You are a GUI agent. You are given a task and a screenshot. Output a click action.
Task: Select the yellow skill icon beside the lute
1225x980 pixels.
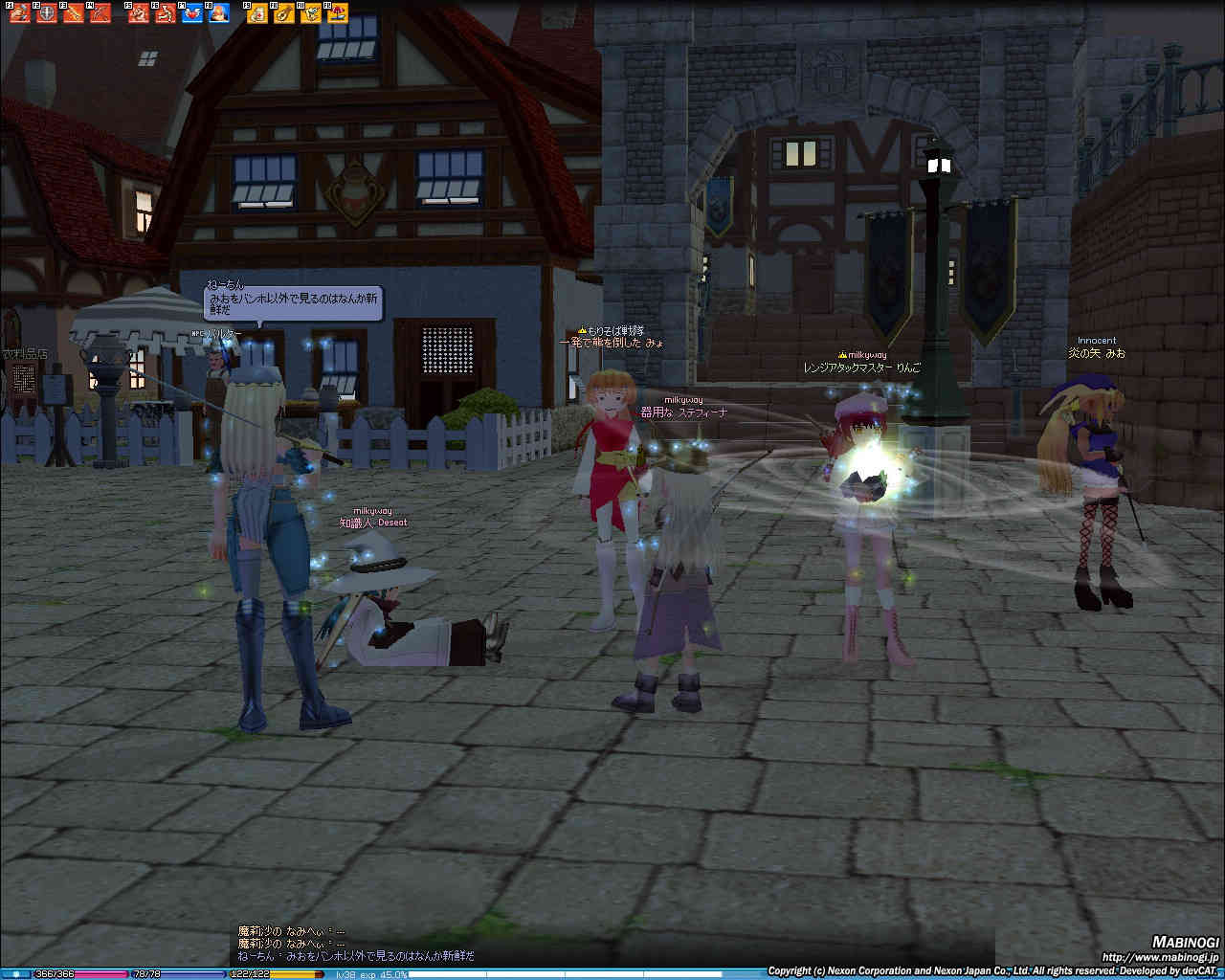coord(311,13)
